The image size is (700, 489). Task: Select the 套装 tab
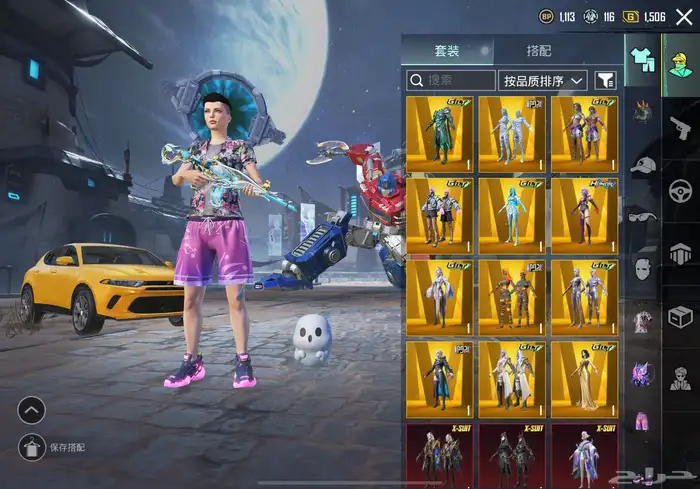pyautogui.click(x=447, y=51)
